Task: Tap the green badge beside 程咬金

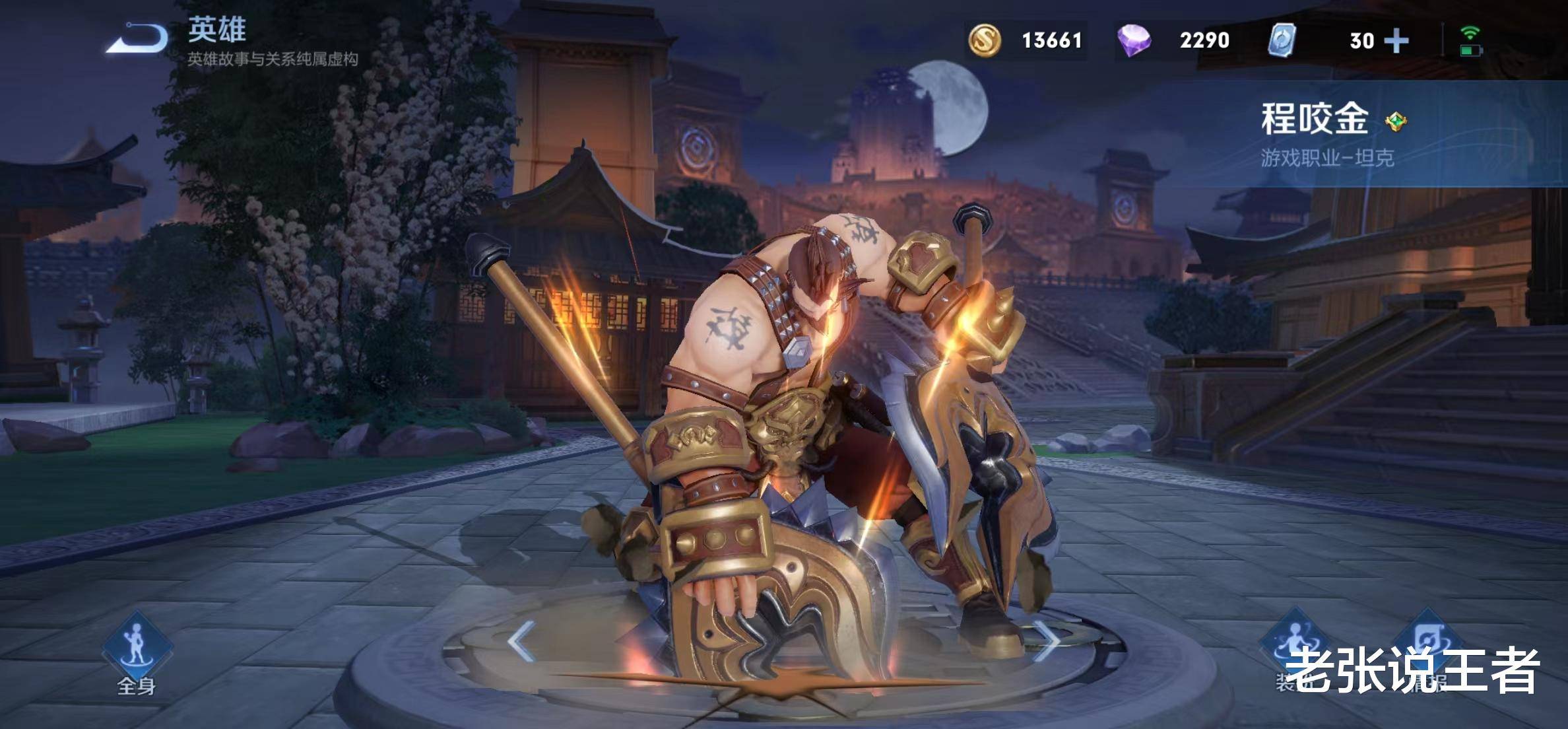Action: click(x=1396, y=121)
